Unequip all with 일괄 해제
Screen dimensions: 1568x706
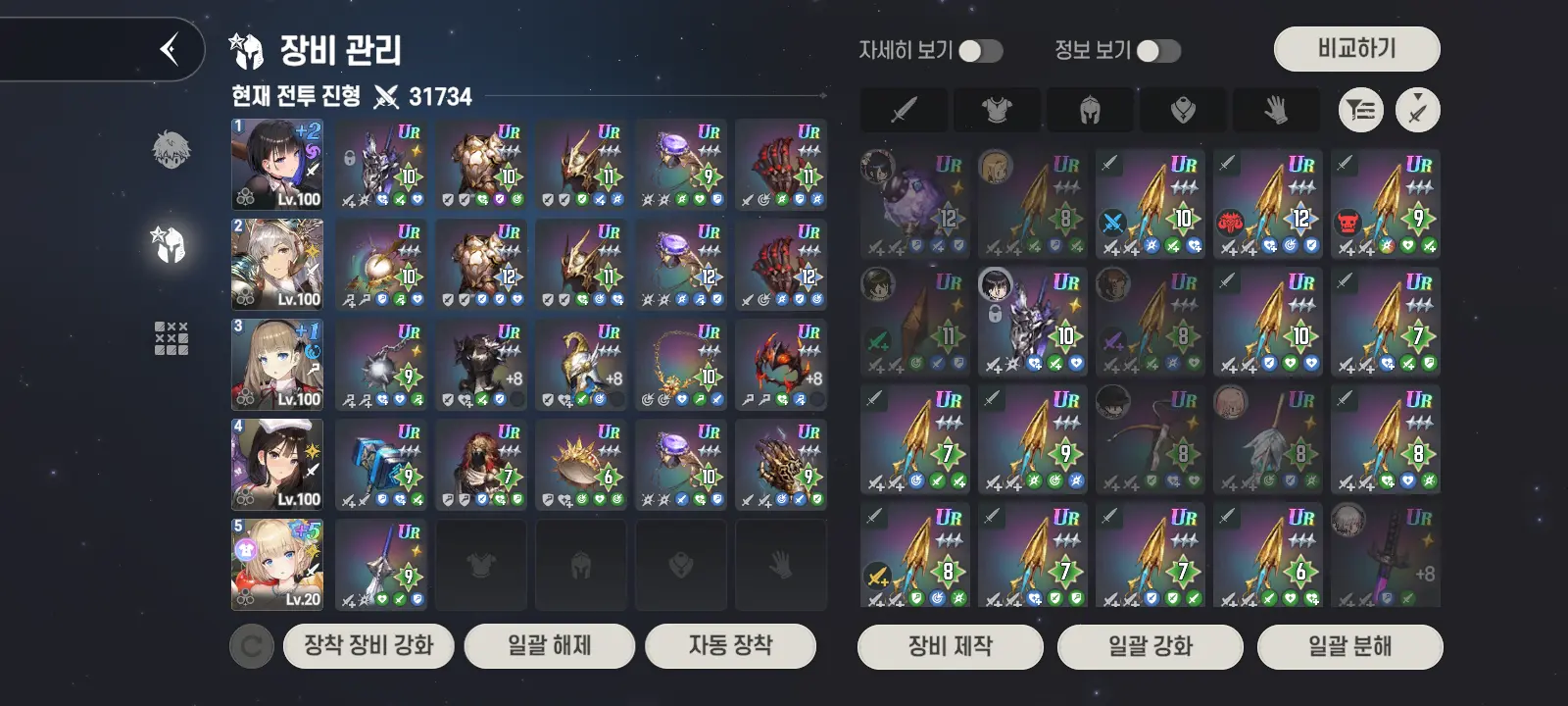pyautogui.click(x=549, y=646)
